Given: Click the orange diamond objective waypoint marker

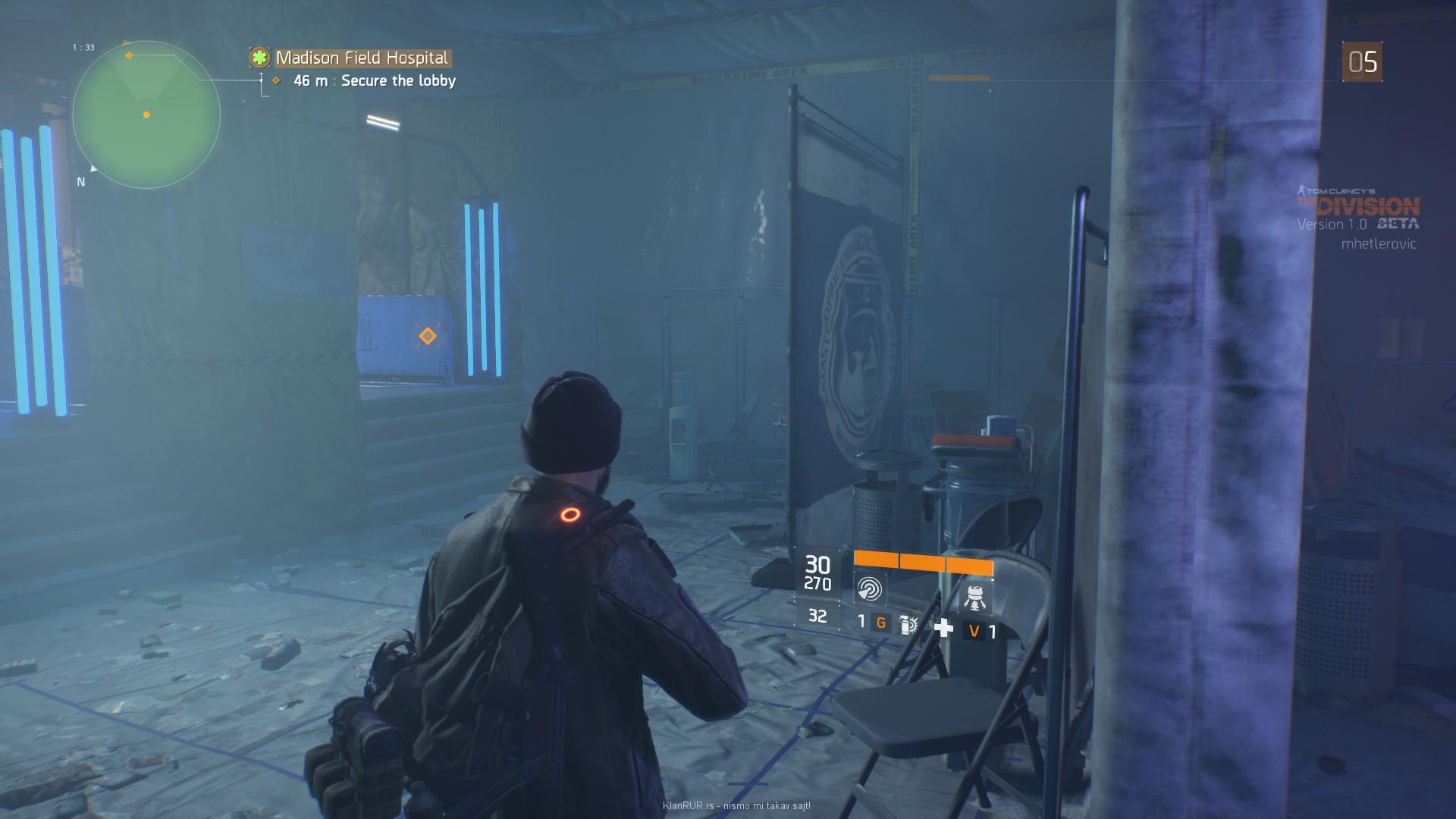Looking at the screenshot, I should [428, 336].
